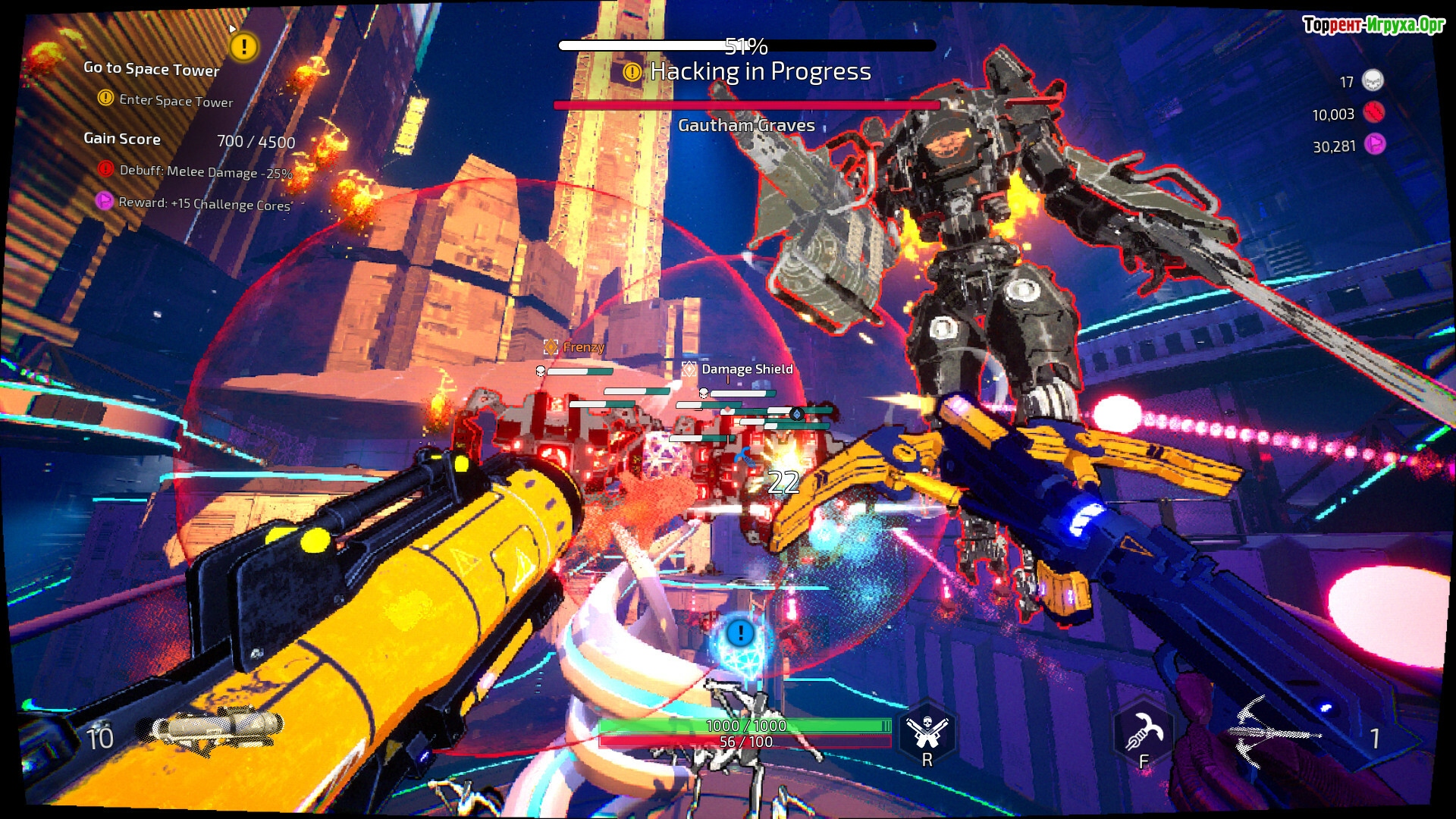Click the red currency orb icon

point(1373,113)
